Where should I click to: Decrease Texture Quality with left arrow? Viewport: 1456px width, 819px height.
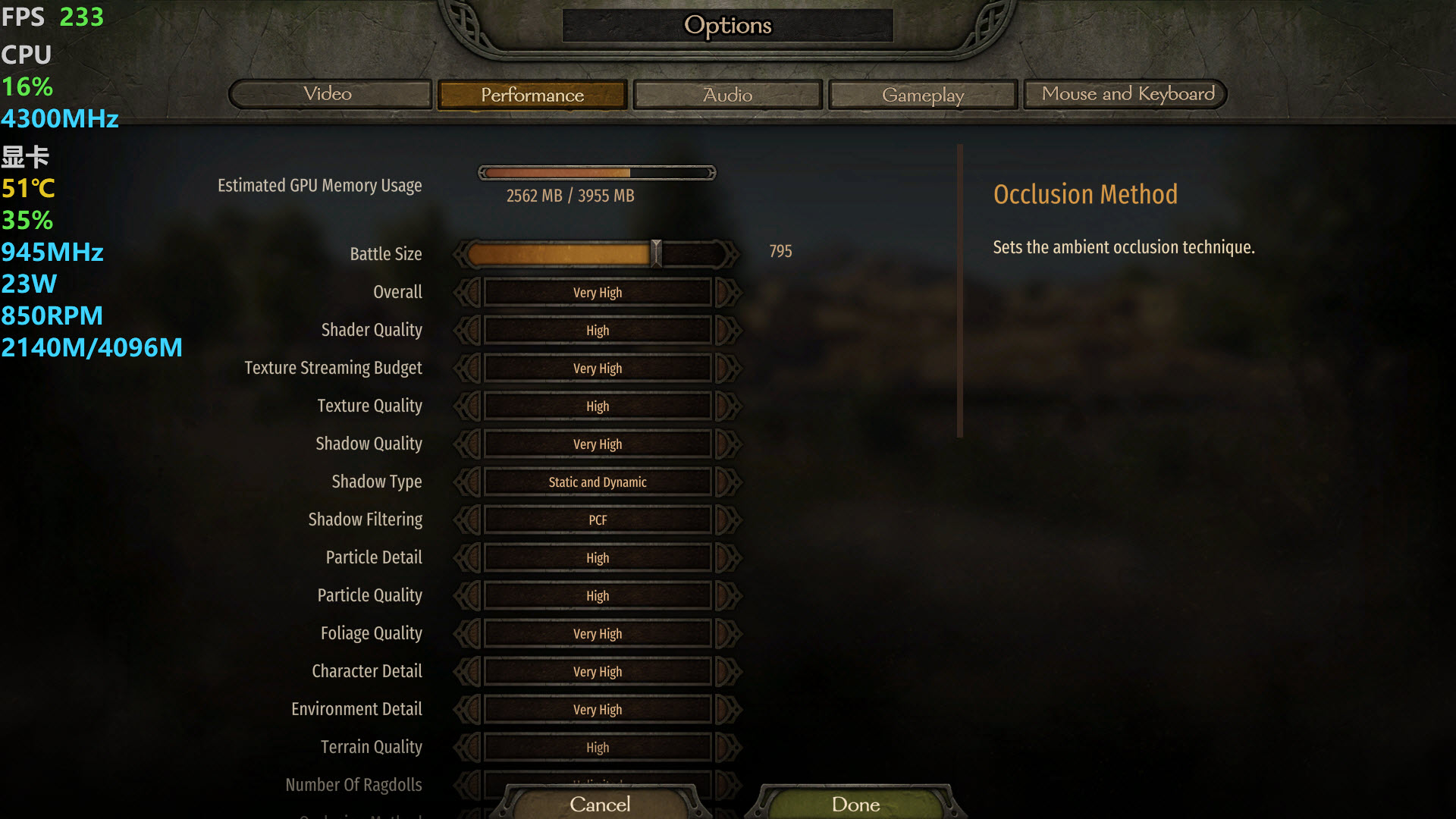click(469, 406)
